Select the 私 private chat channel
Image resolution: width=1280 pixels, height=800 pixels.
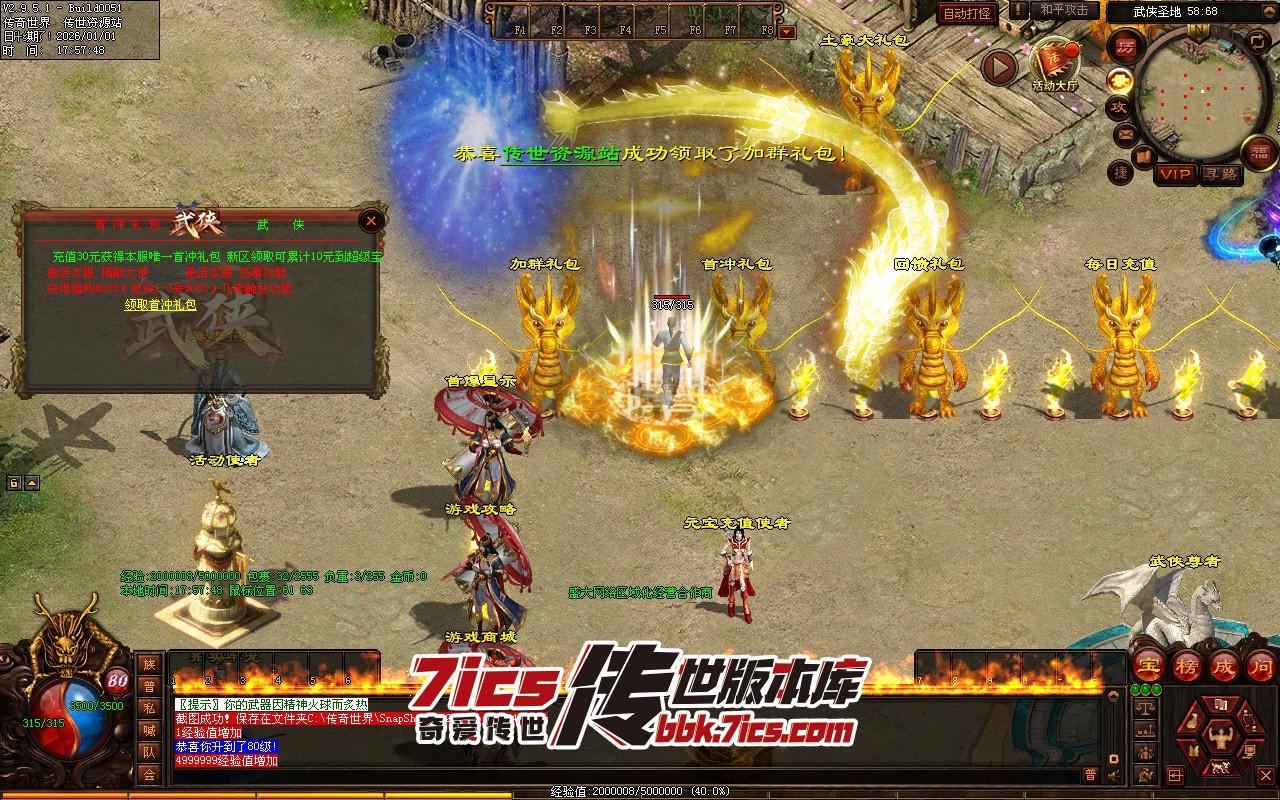149,708
